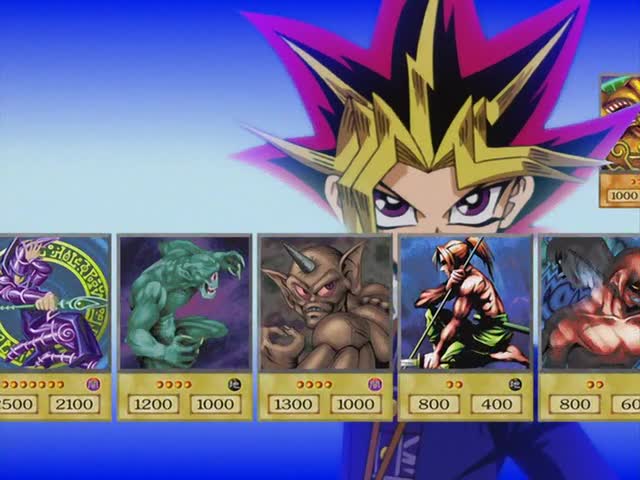This screenshot has width=640, height=480.
Task: Choose the green clawed beast card
Action: coord(184,325)
